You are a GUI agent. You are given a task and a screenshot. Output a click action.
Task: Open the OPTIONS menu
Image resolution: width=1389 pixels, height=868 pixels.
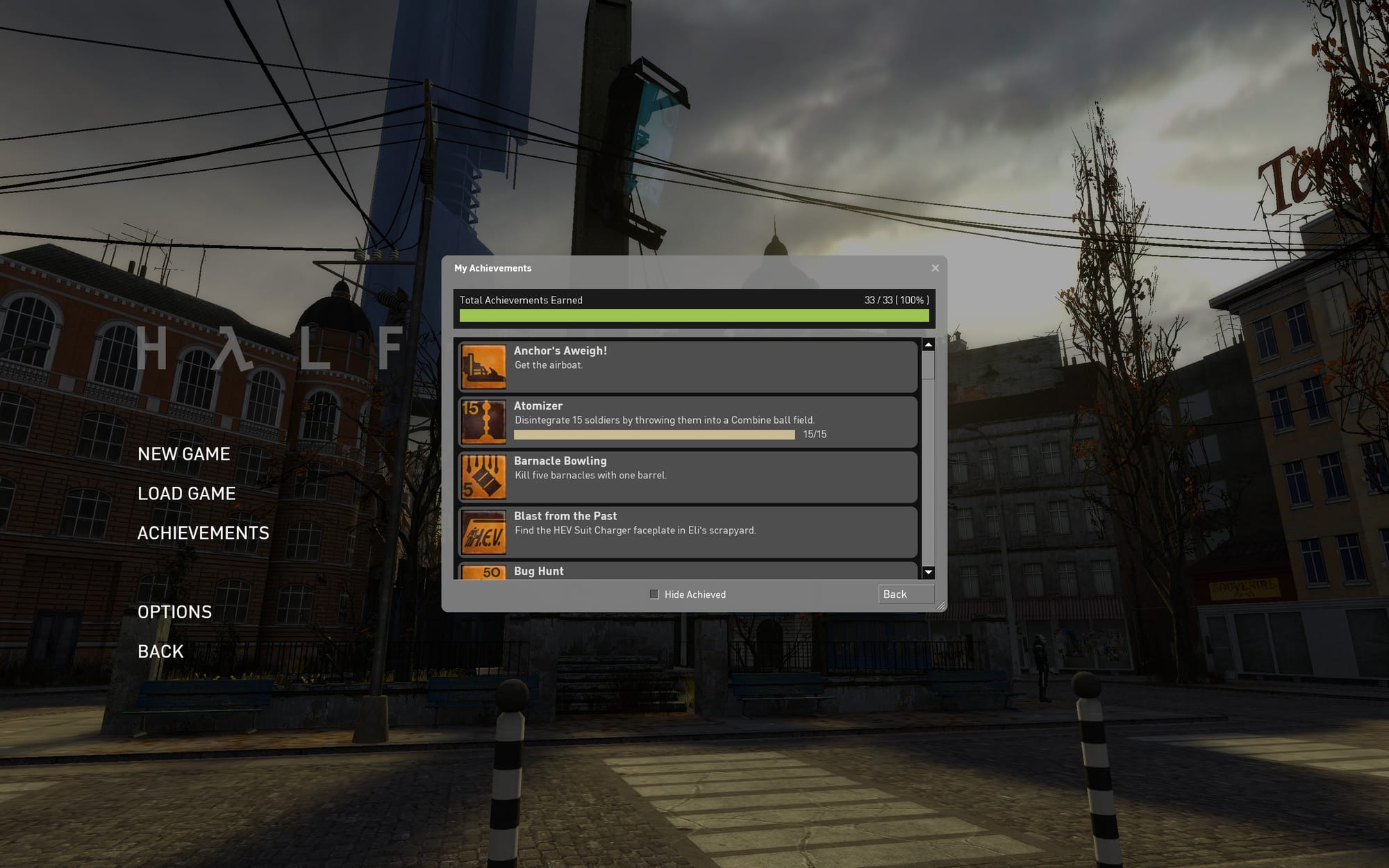[175, 611]
